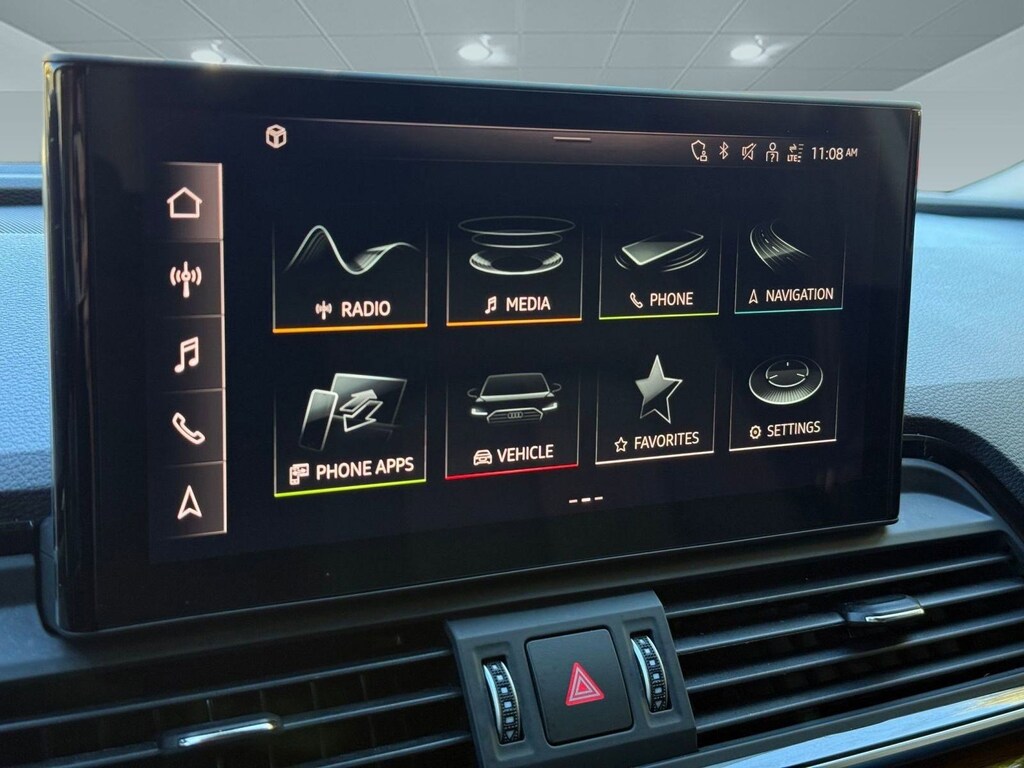Select the Media tile

[514, 270]
